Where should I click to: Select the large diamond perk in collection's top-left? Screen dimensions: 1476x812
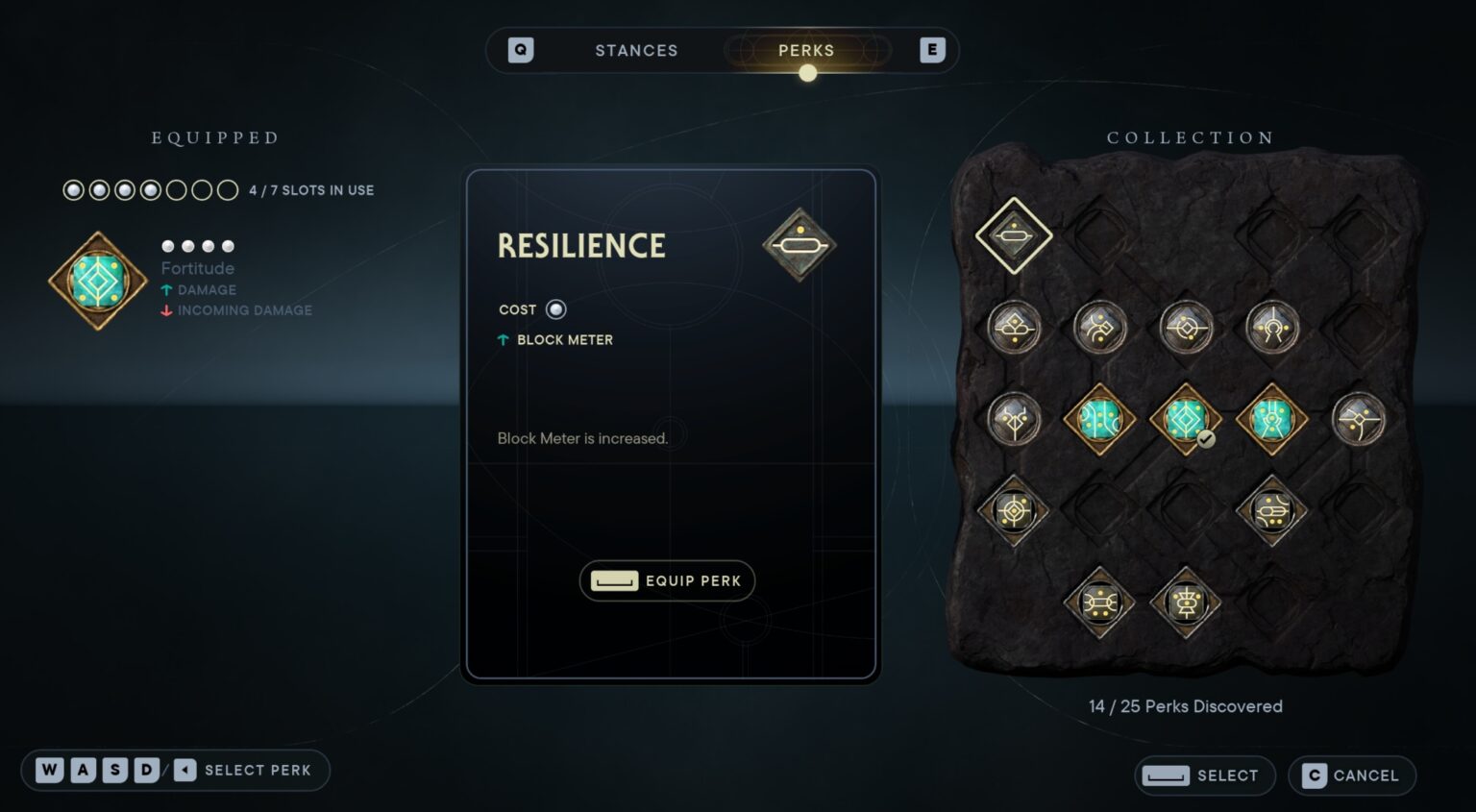1014,235
